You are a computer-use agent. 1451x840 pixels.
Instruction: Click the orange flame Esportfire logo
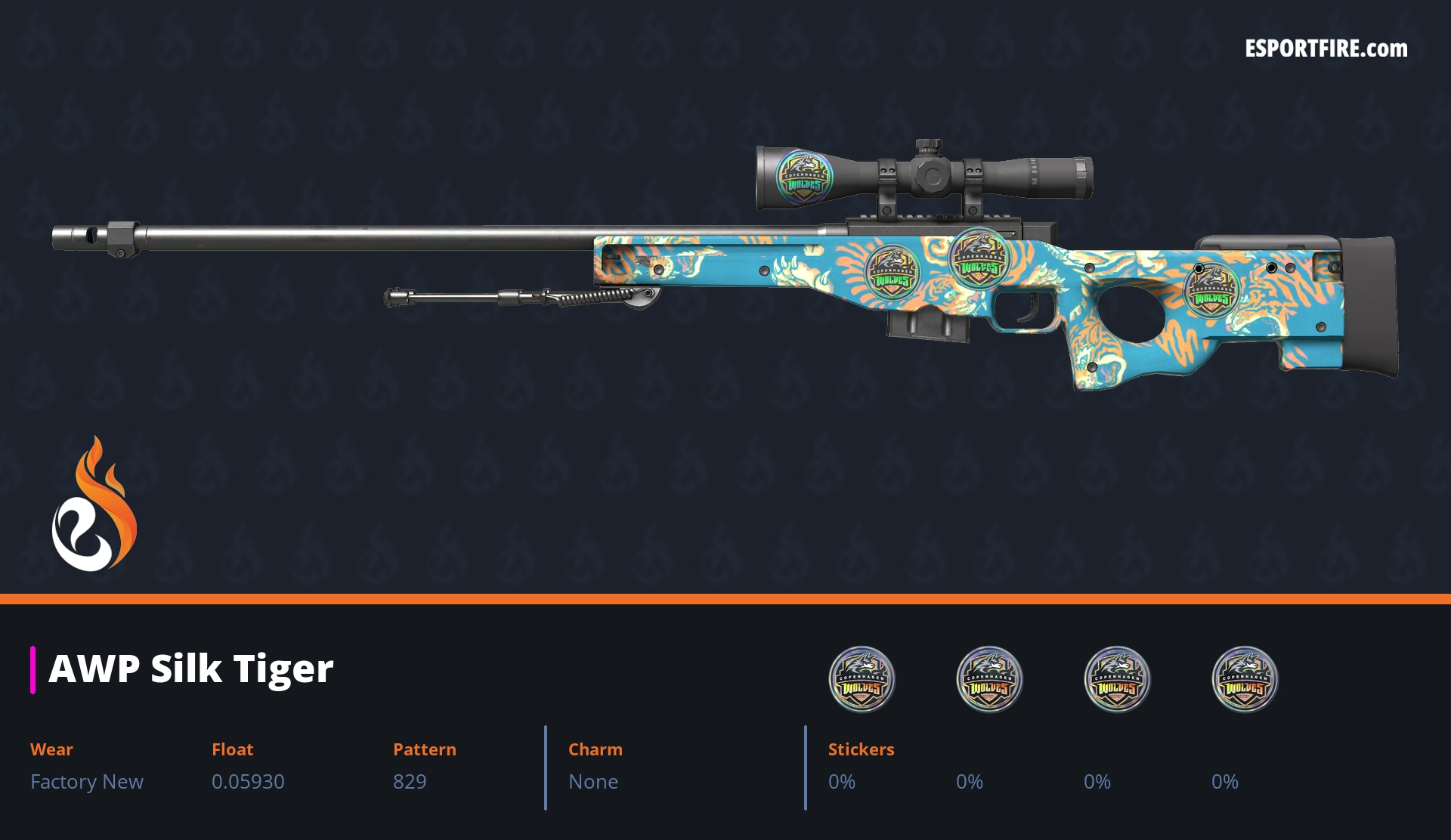[x=94, y=505]
